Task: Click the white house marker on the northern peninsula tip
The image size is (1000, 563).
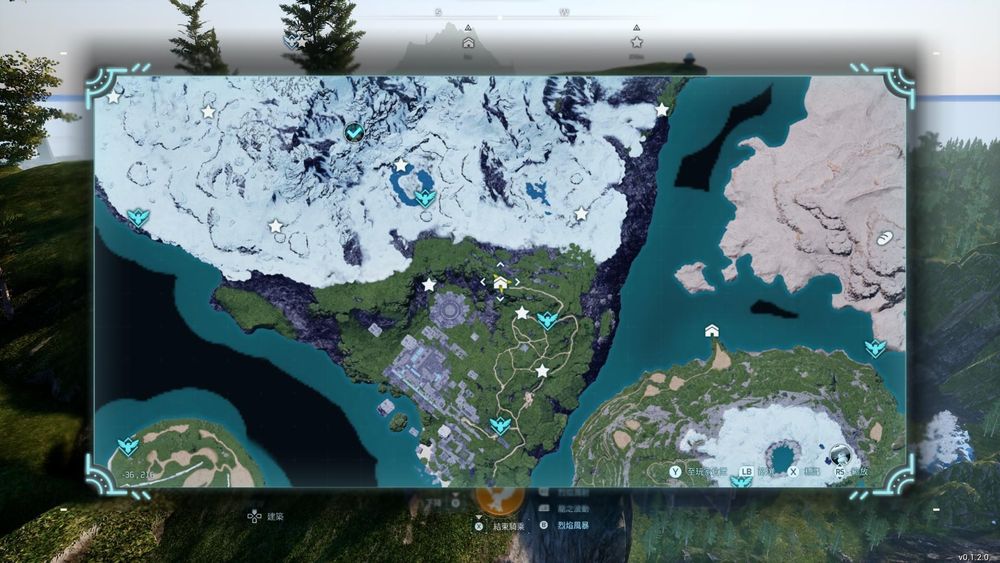Action: [712, 331]
